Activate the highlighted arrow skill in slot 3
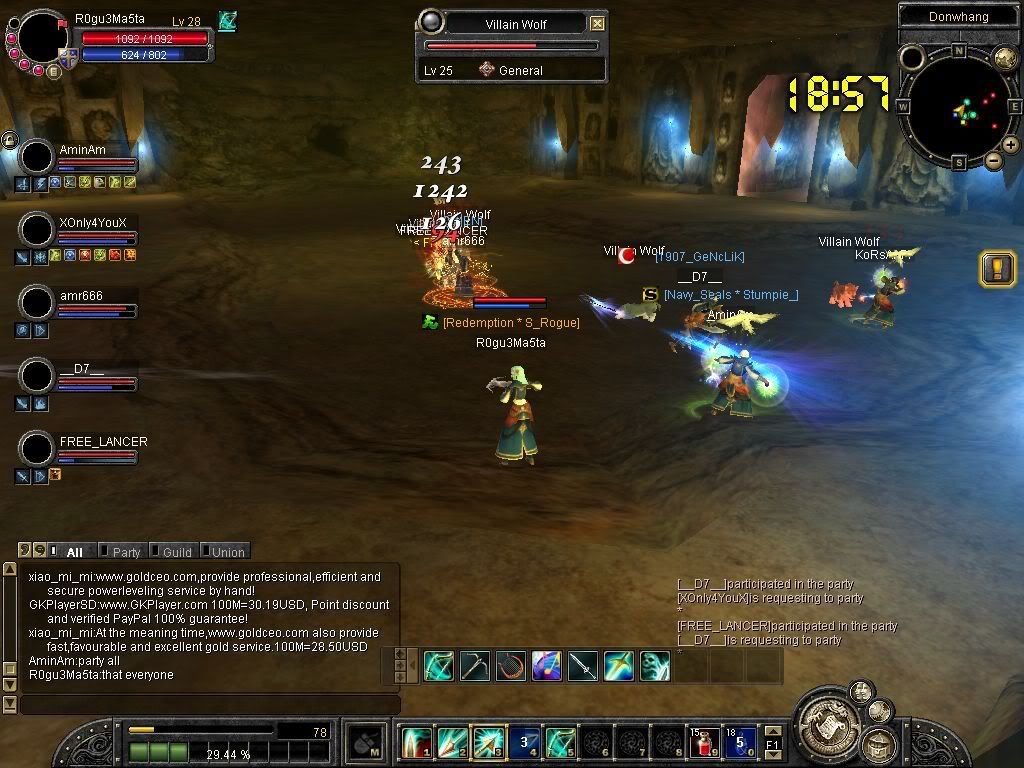1024x768 pixels. click(487, 743)
